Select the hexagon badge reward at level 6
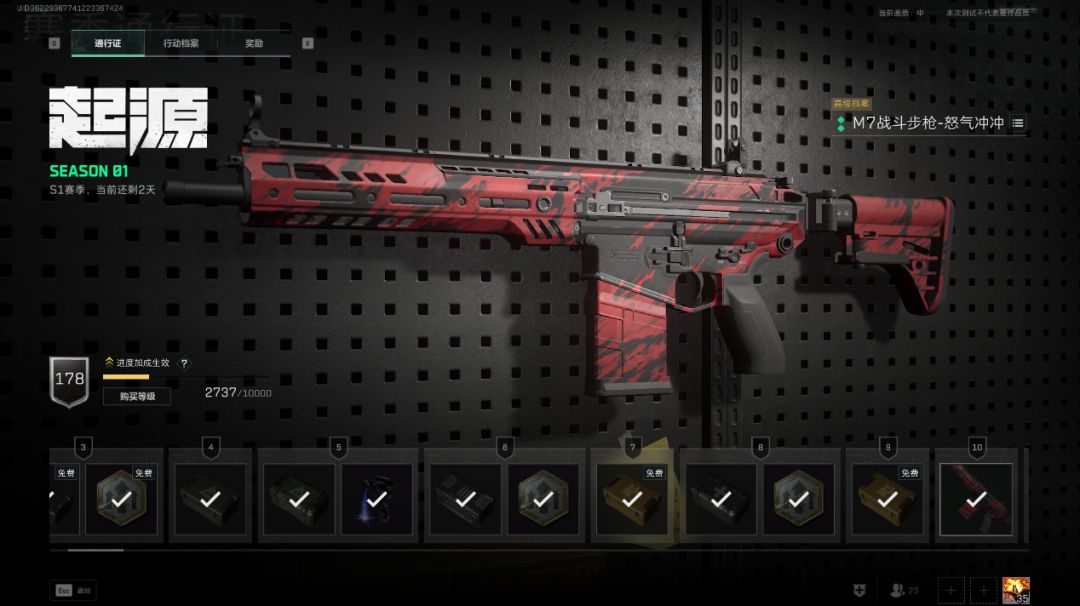This screenshot has height=606, width=1080. click(x=543, y=499)
